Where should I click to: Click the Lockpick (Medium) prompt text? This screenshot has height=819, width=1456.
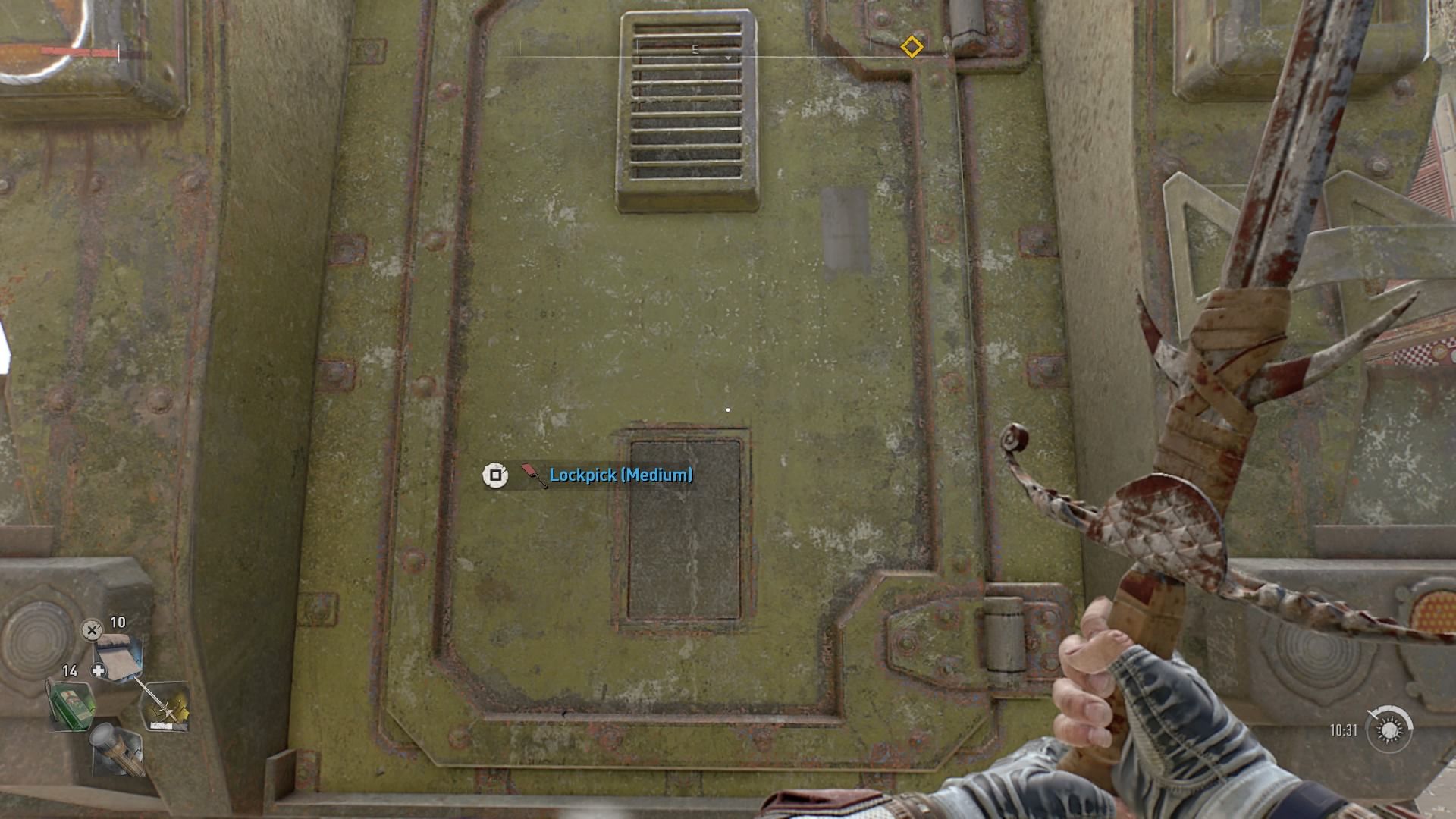622,476
